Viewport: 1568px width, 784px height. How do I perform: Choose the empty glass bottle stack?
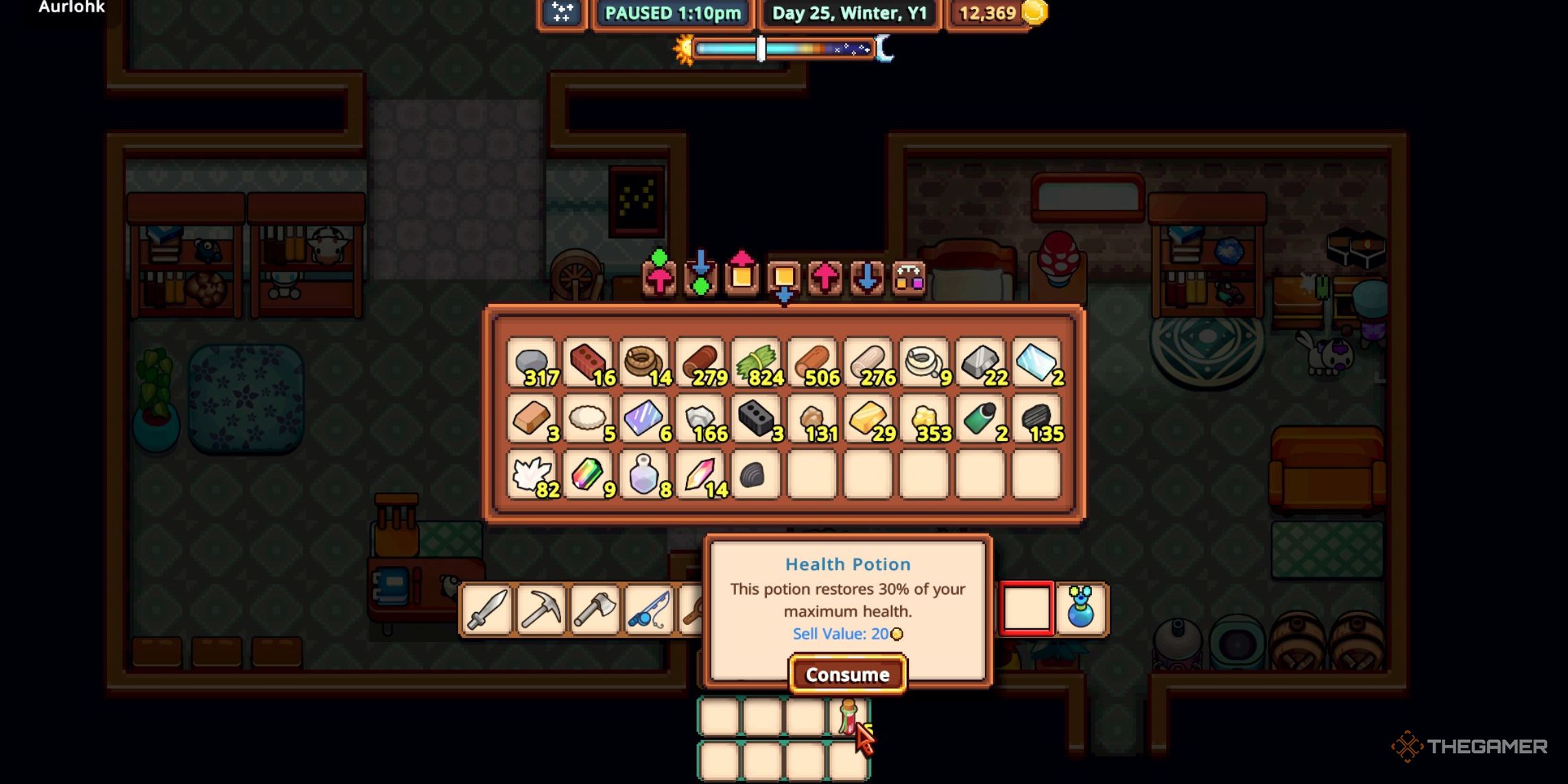pyautogui.click(x=644, y=475)
